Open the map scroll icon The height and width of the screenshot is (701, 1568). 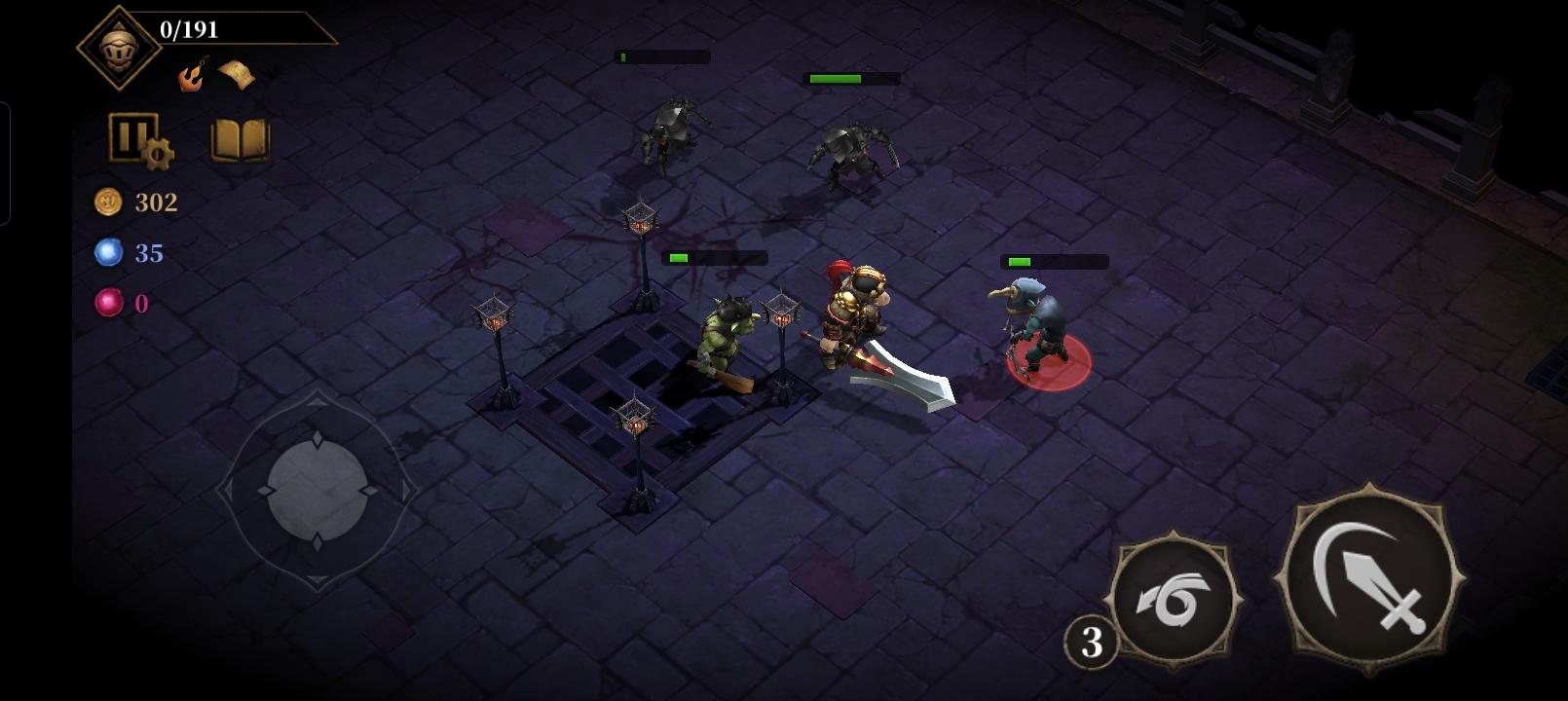pyautogui.click(x=237, y=75)
